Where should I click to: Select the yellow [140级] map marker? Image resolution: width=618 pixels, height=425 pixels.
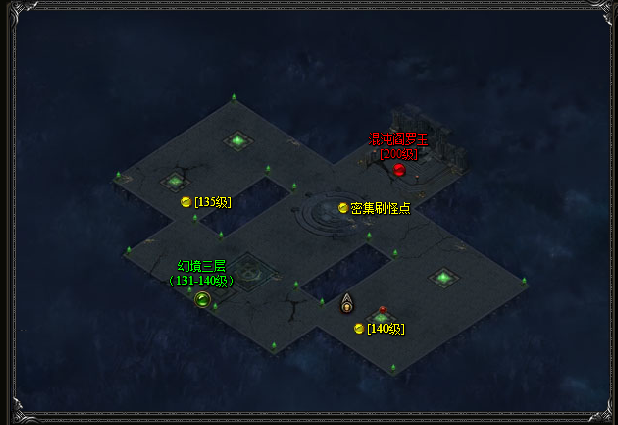[359, 328]
